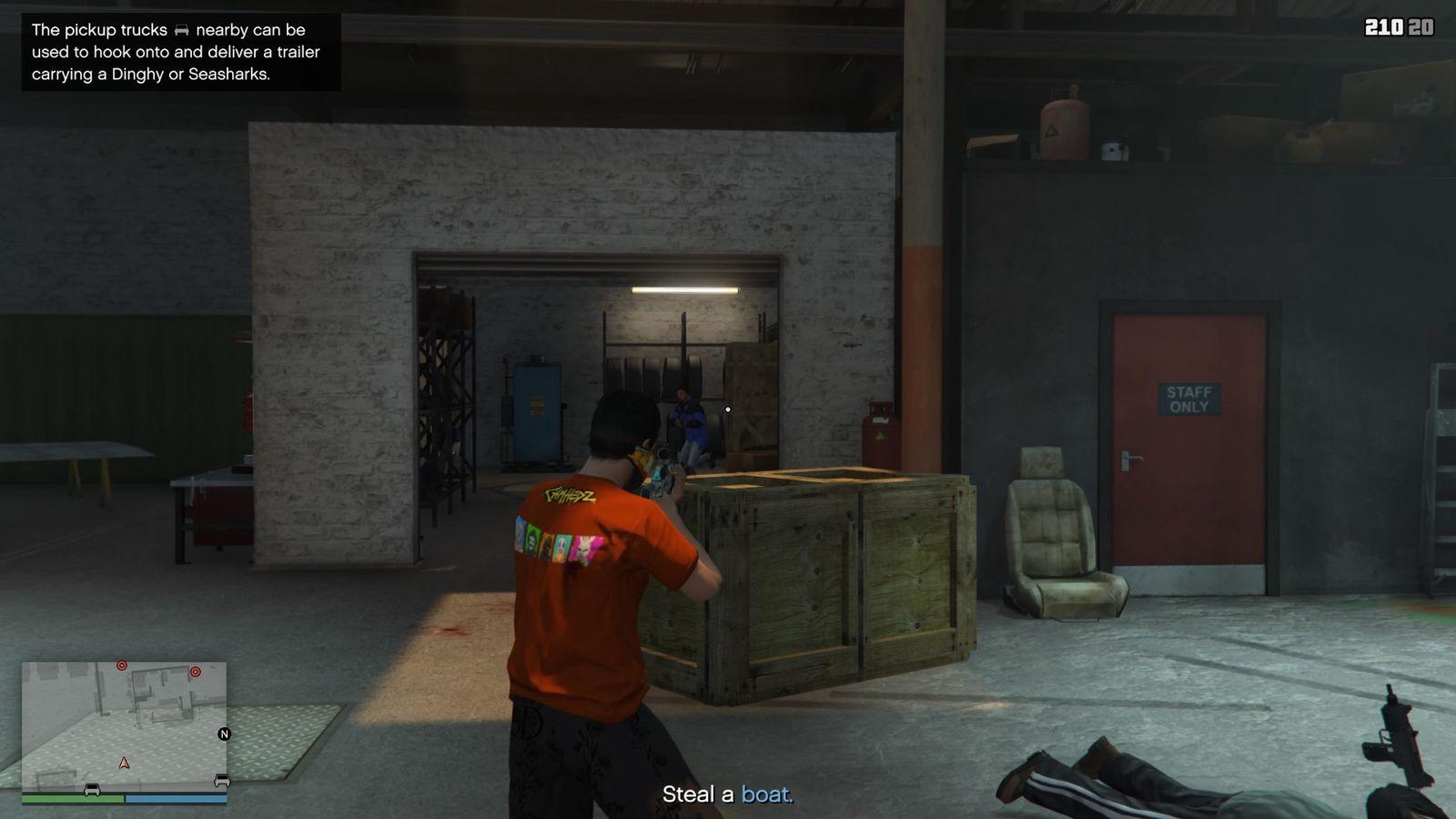Click the ammo counter showing 210
The width and height of the screenshot is (1456, 819).
[x=1385, y=25]
